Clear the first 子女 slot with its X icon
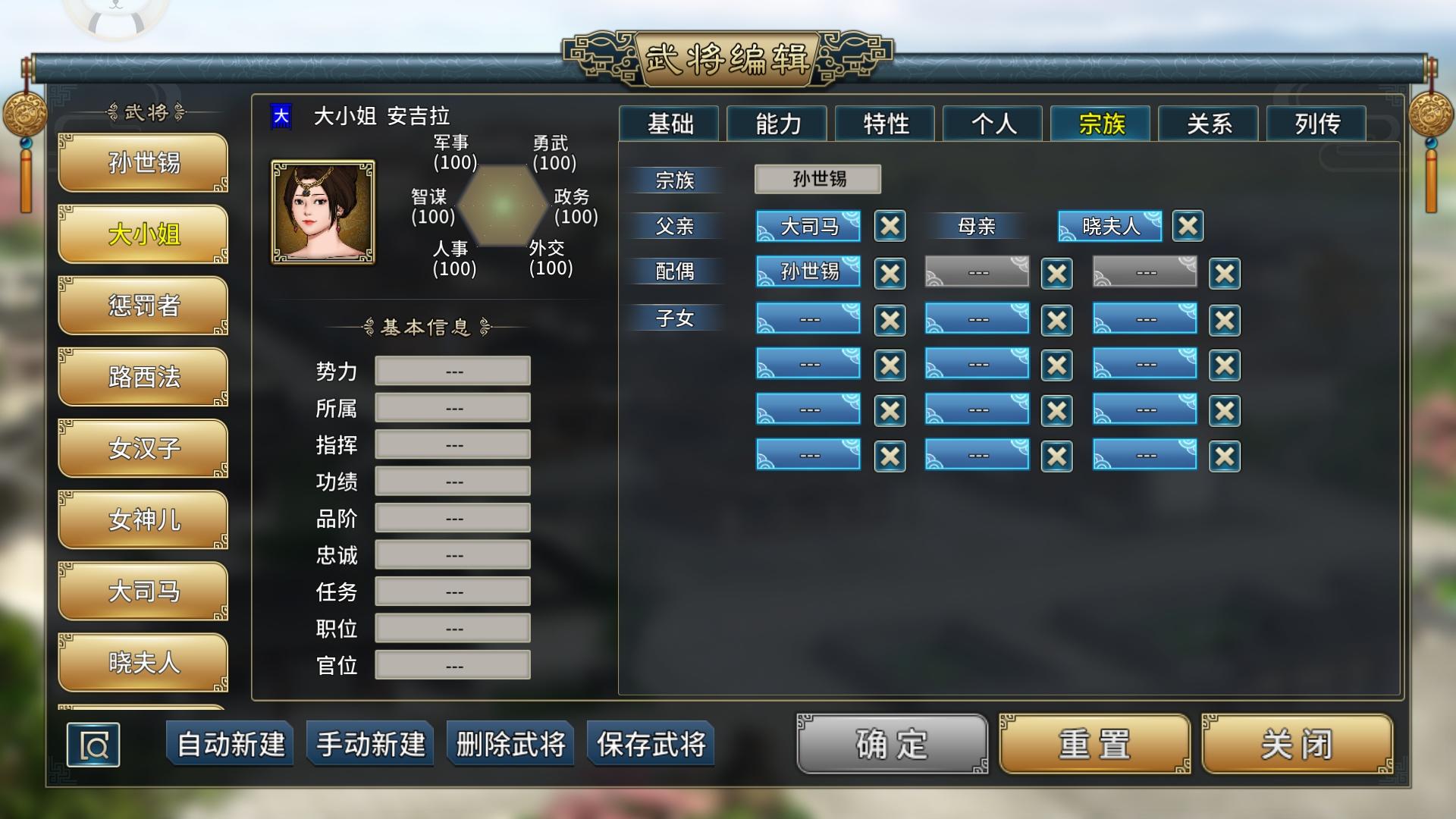Screen dimensions: 1456x819 tap(890, 319)
